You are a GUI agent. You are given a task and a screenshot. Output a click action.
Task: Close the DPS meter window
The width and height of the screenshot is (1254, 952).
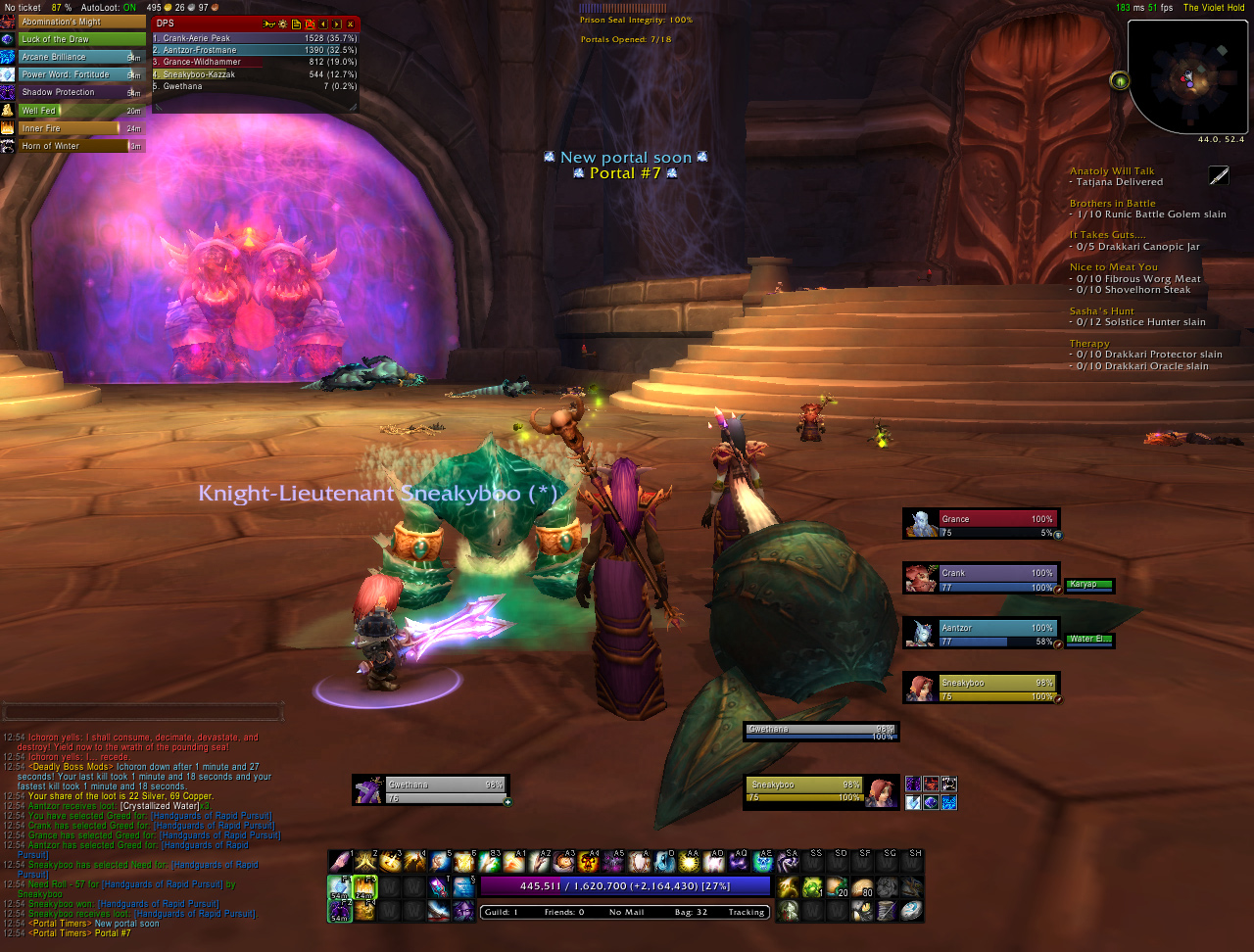[x=350, y=24]
